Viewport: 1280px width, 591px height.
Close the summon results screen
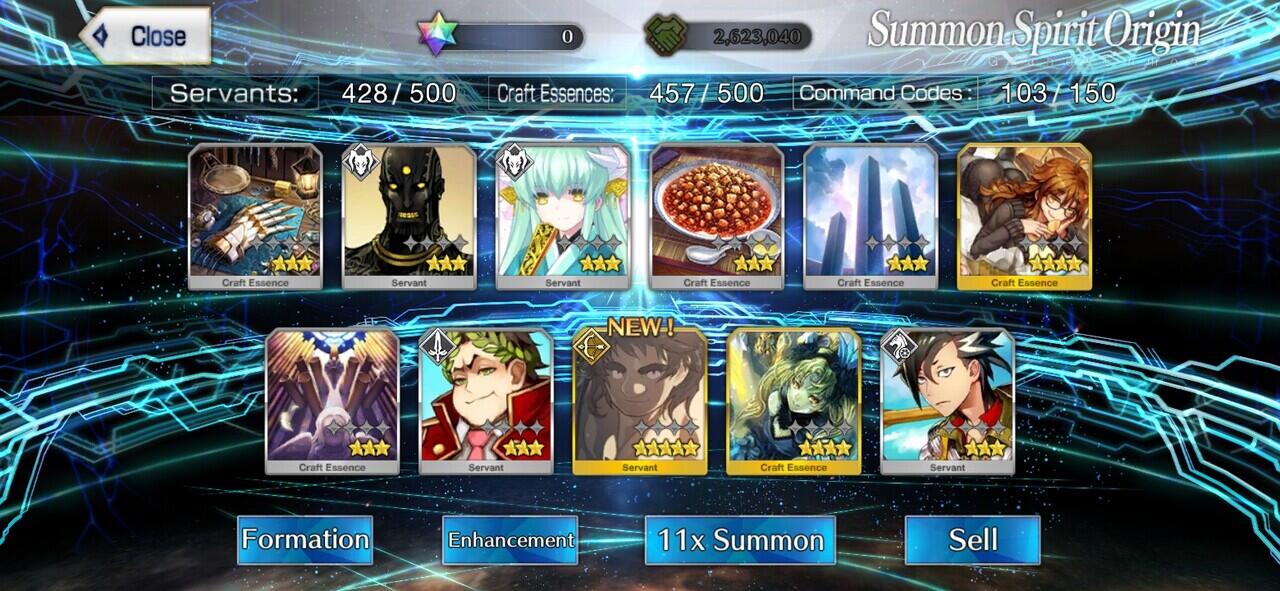[x=145, y=36]
